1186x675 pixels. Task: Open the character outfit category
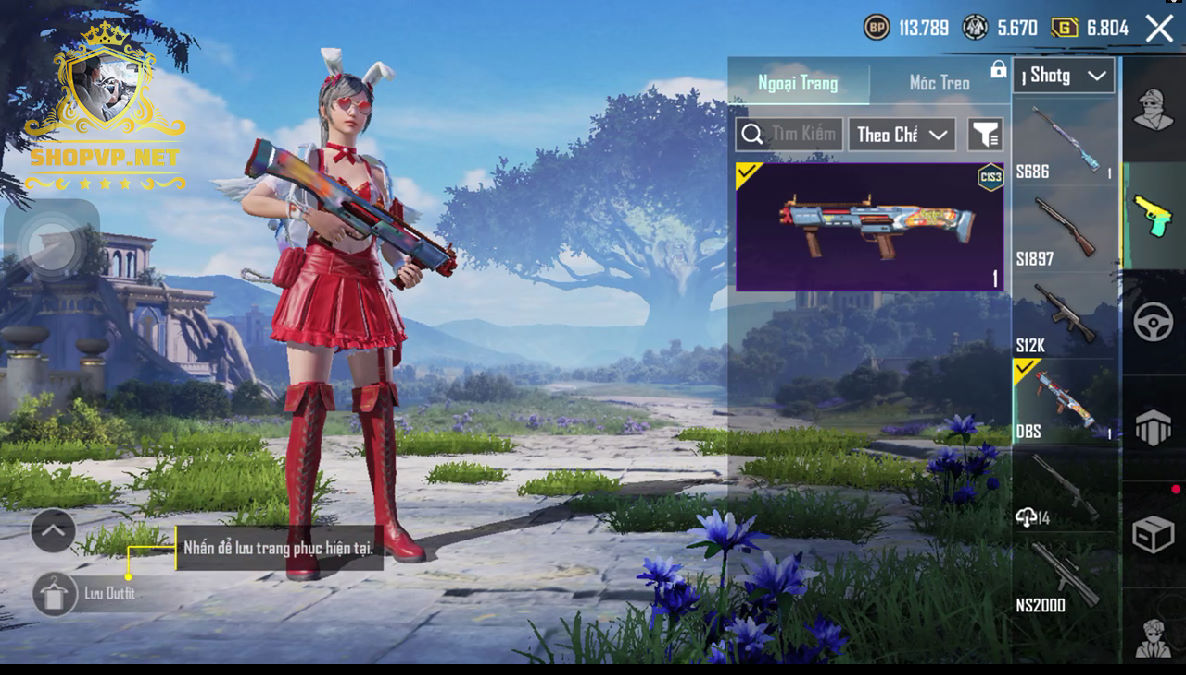1153,108
